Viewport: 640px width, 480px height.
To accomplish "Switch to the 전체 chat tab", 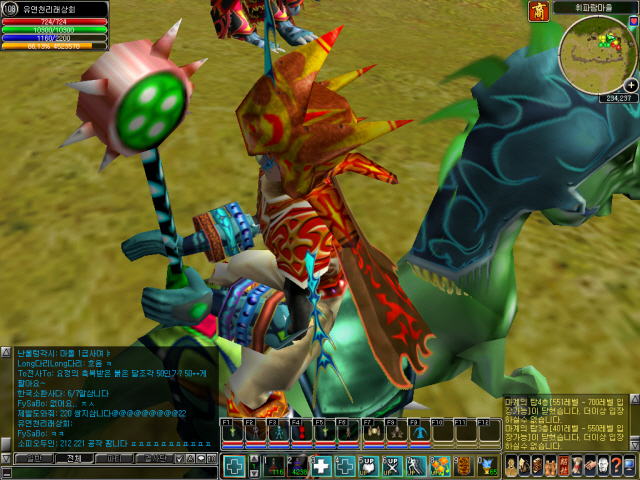I will tap(75, 458).
